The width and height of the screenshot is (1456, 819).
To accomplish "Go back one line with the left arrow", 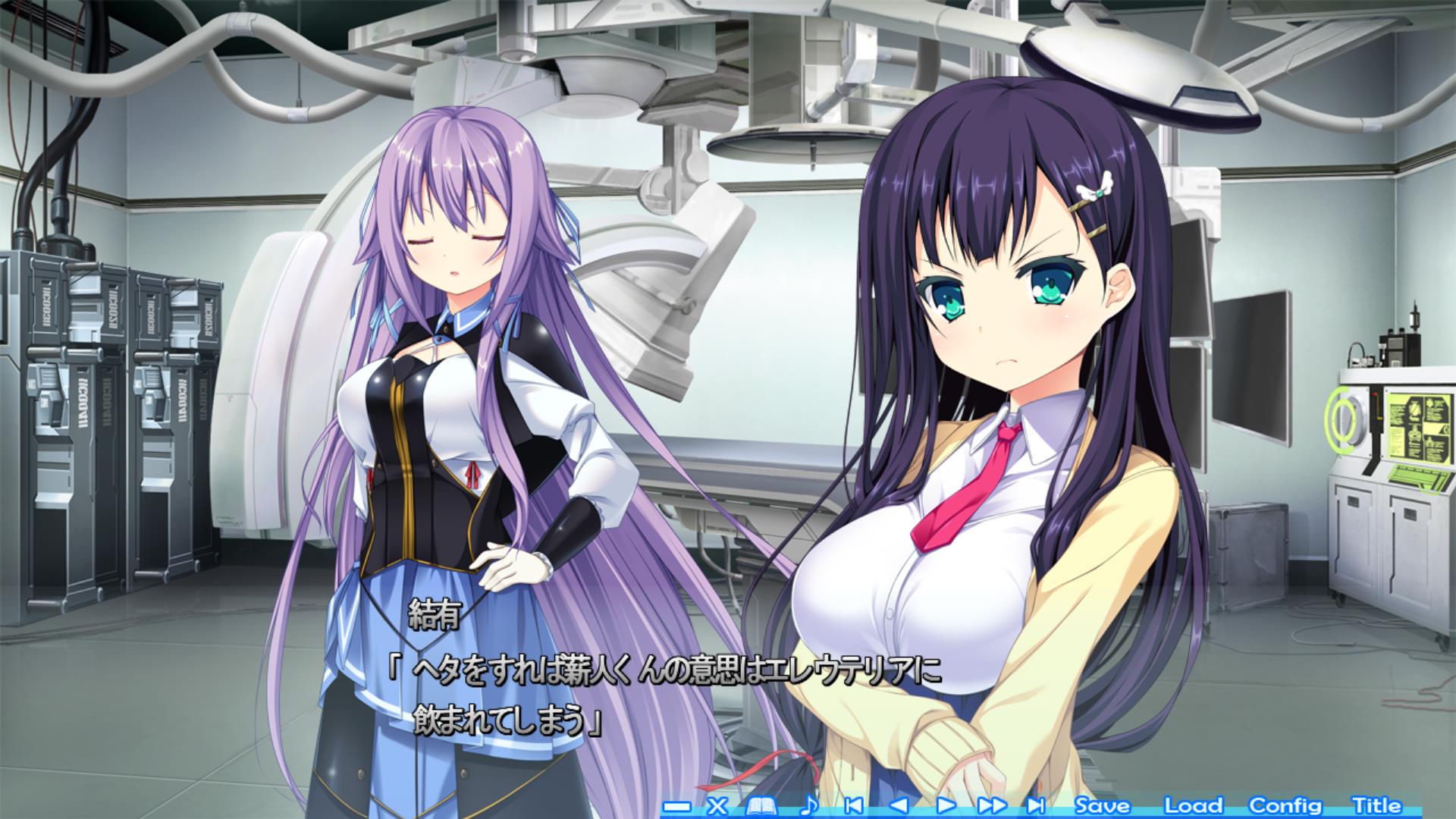I will tap(899, 805).
